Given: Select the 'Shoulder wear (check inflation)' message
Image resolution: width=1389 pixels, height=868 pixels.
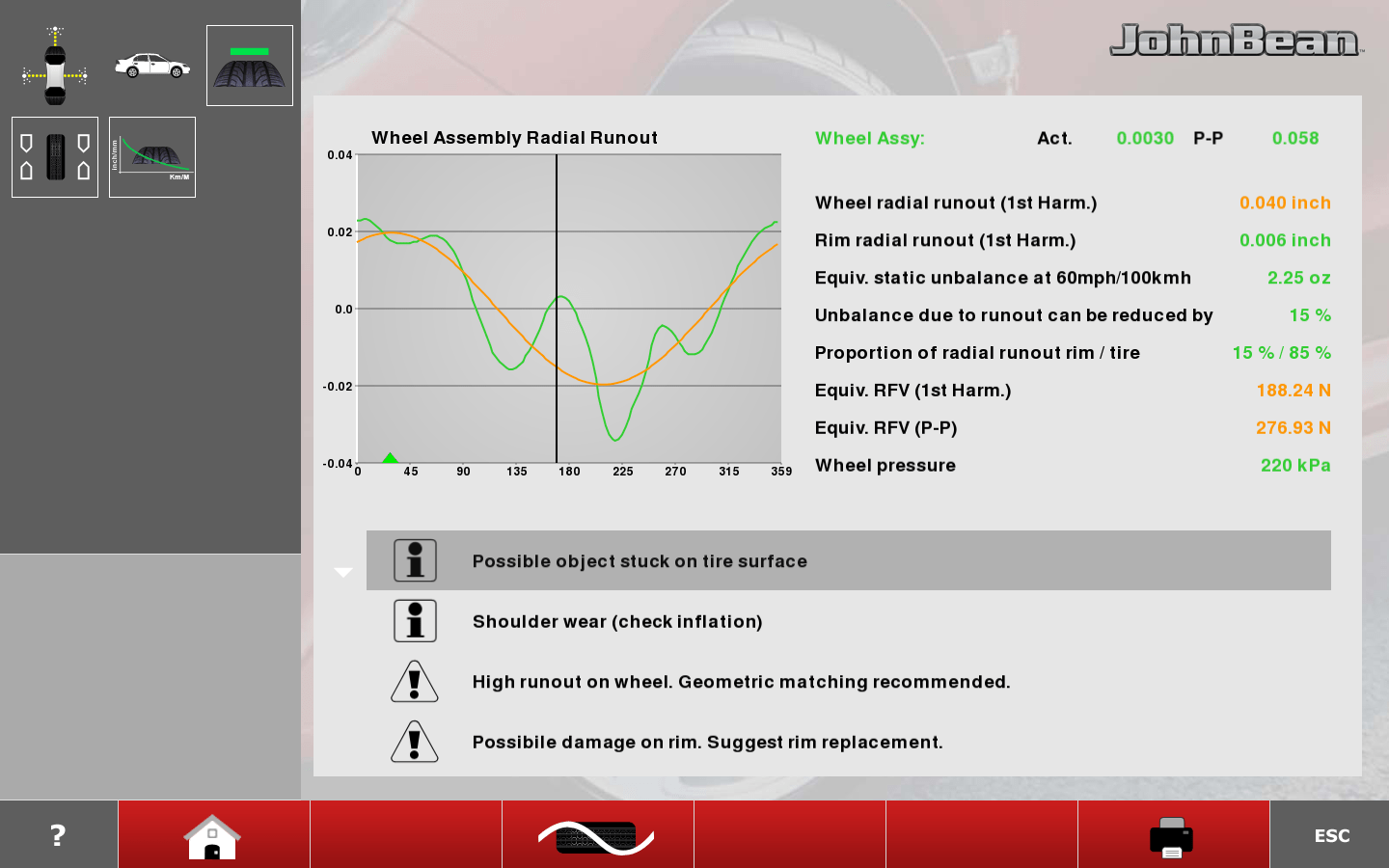Looking at the screenshot, I should [x=617, y=622].
